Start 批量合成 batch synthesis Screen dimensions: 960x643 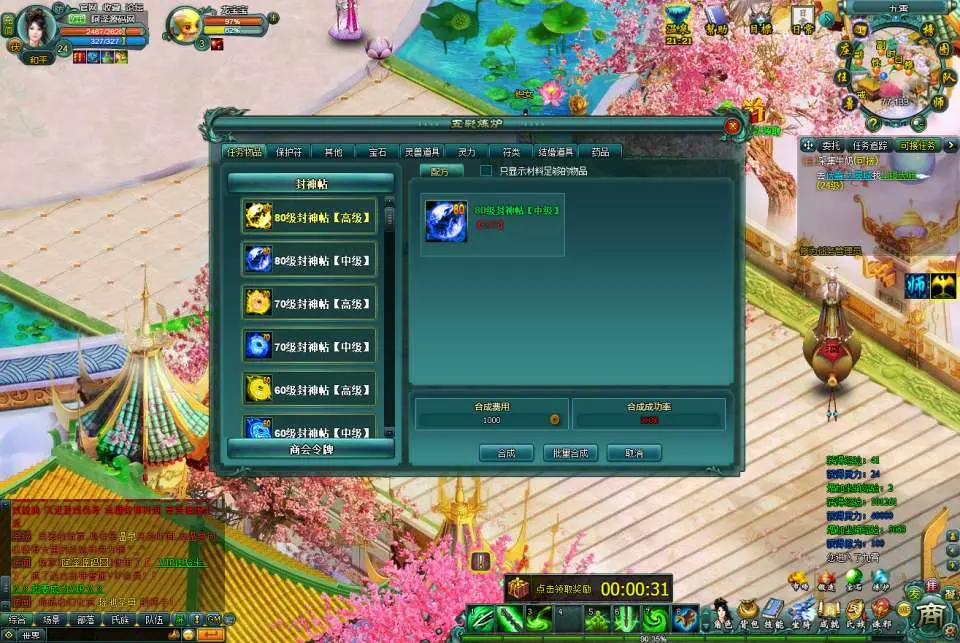[570, 453]
